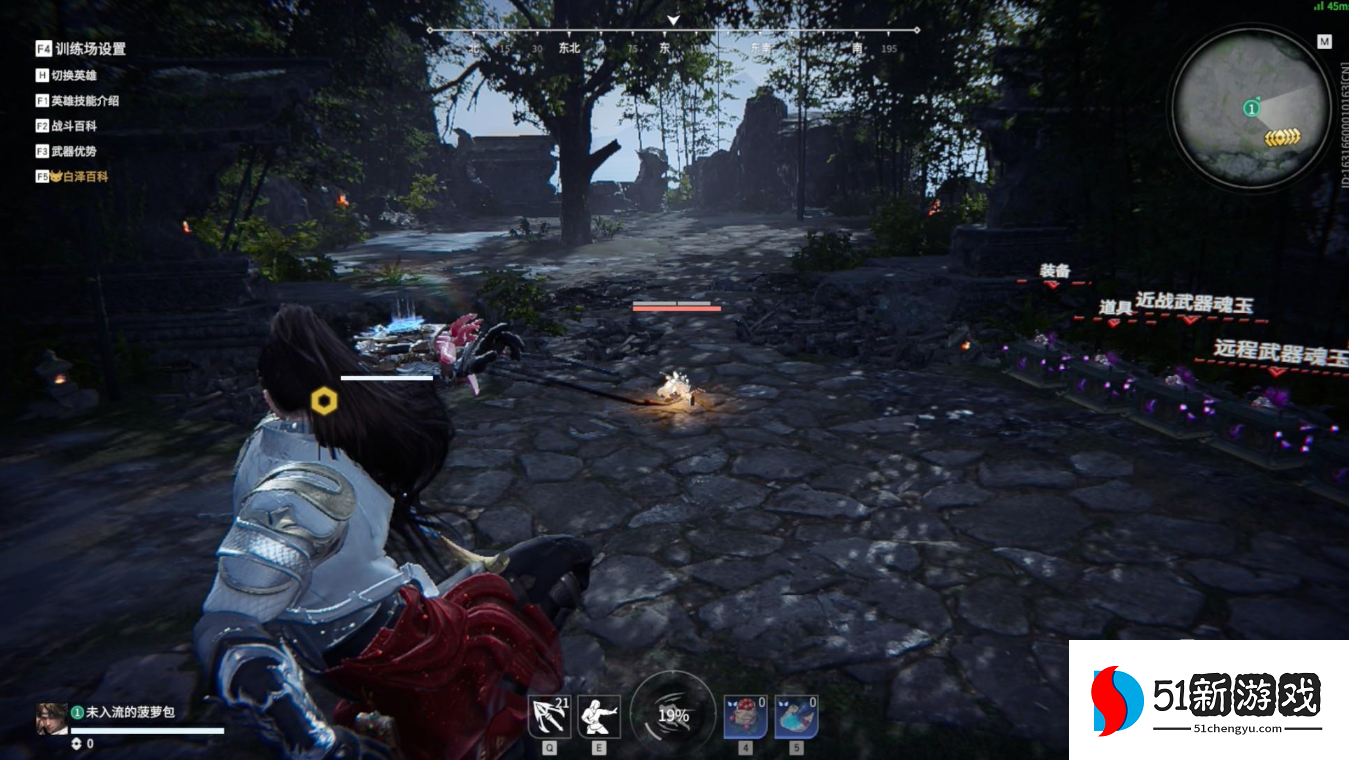The image size is (1349, 760).
Task: Click the circular 19% energy gauge
Action: click(673, 715)
